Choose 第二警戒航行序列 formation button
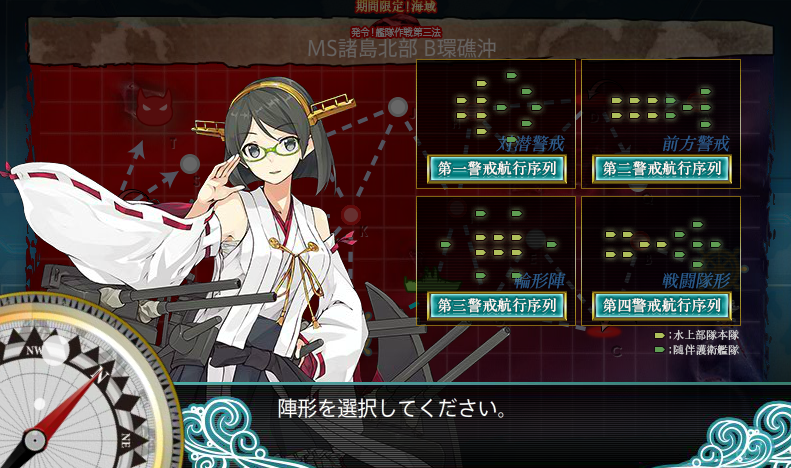The width and height of the screenshot is (791, 468). pos(661,169)
